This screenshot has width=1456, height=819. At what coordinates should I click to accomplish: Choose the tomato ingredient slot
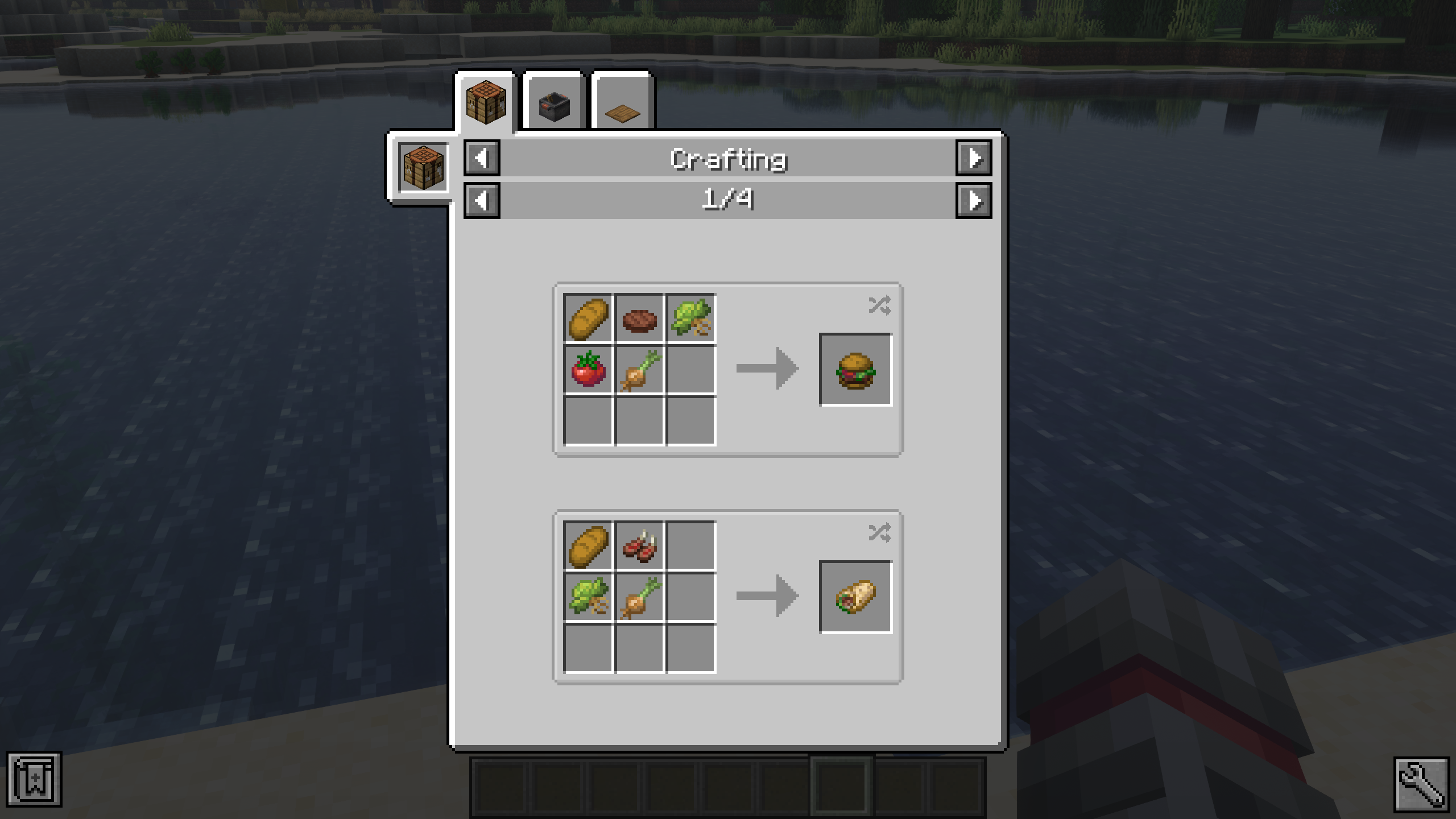[588, 370]
